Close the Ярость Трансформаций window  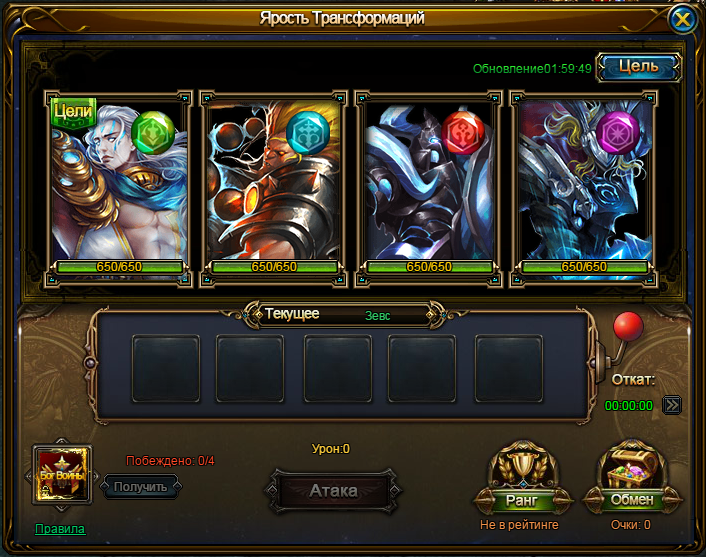point(682,20)
